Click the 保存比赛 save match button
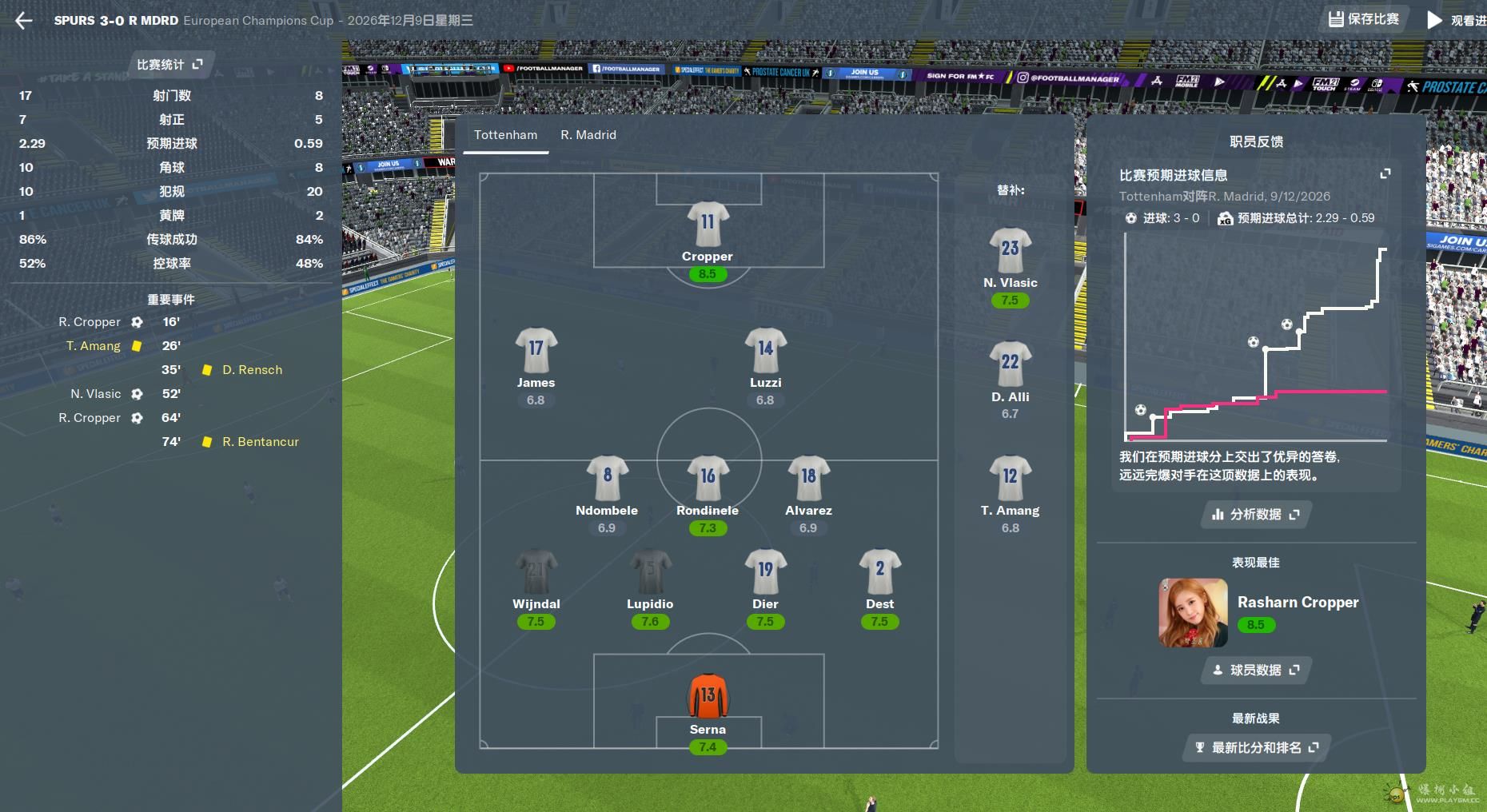 [x=1364, y=19]
